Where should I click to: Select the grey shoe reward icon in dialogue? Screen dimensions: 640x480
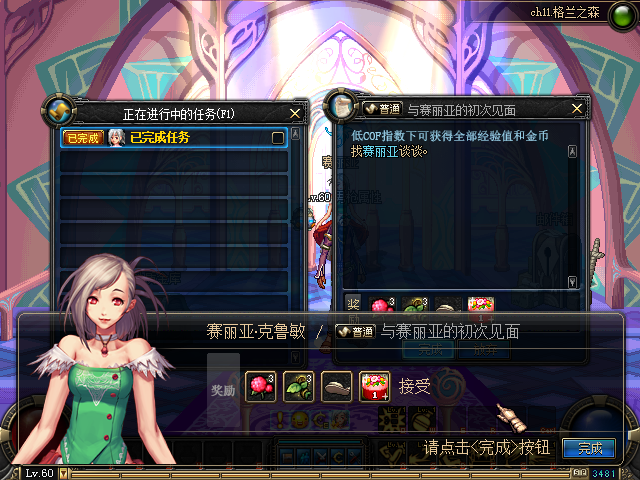coord(338,387)
